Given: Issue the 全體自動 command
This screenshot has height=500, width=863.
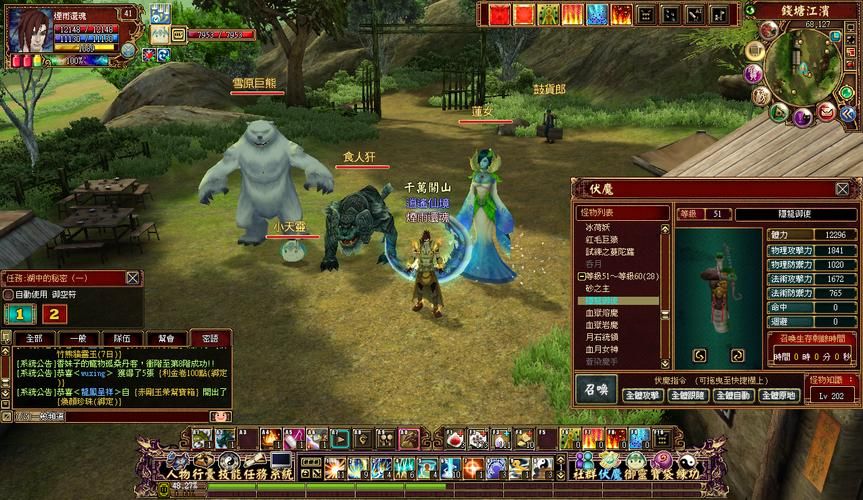Looking at the screenshot, I should (733, 395).
